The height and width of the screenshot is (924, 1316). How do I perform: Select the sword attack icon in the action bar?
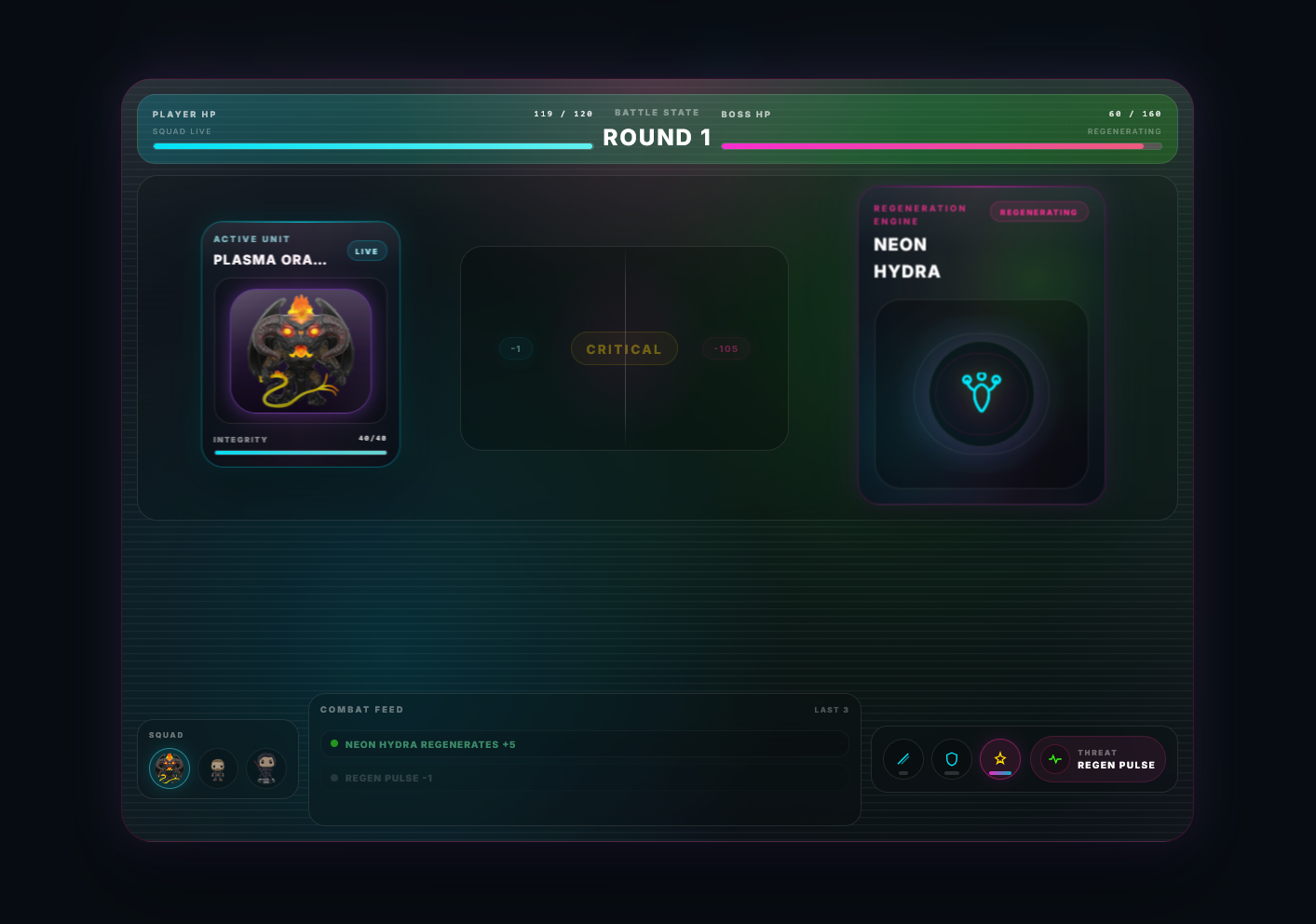[x=902, y=759]
